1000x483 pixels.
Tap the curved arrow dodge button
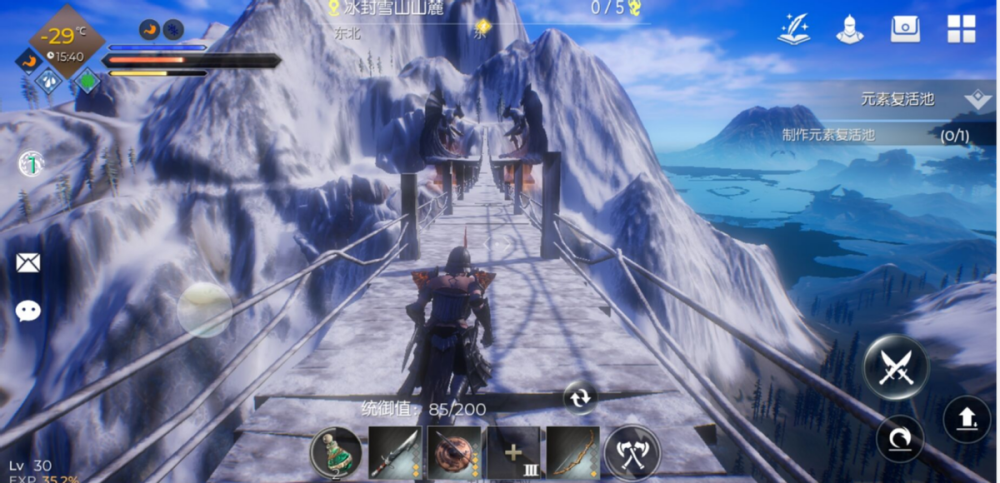899,437
